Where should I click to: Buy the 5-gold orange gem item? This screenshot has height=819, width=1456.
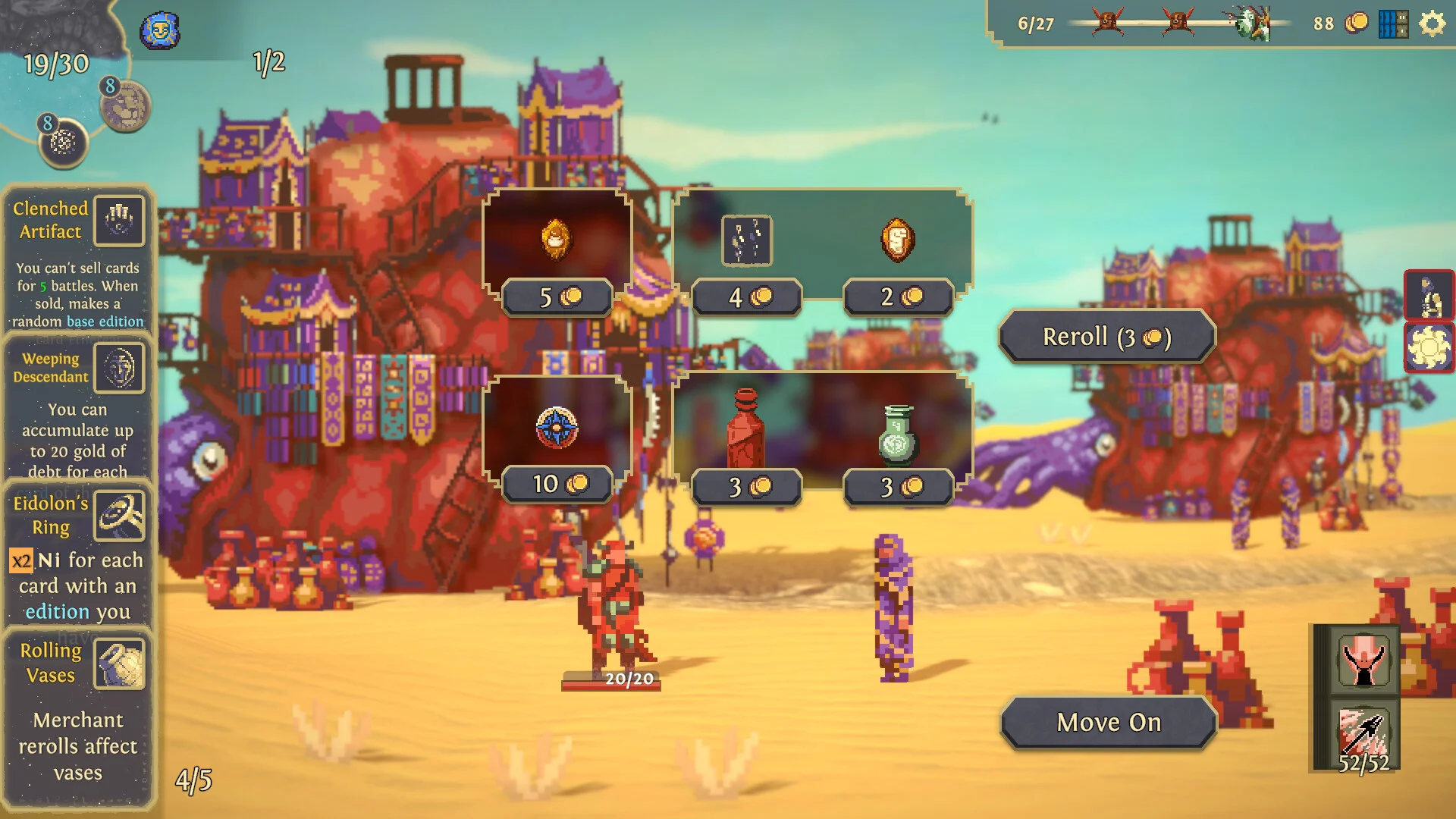(x=557, y=240)
